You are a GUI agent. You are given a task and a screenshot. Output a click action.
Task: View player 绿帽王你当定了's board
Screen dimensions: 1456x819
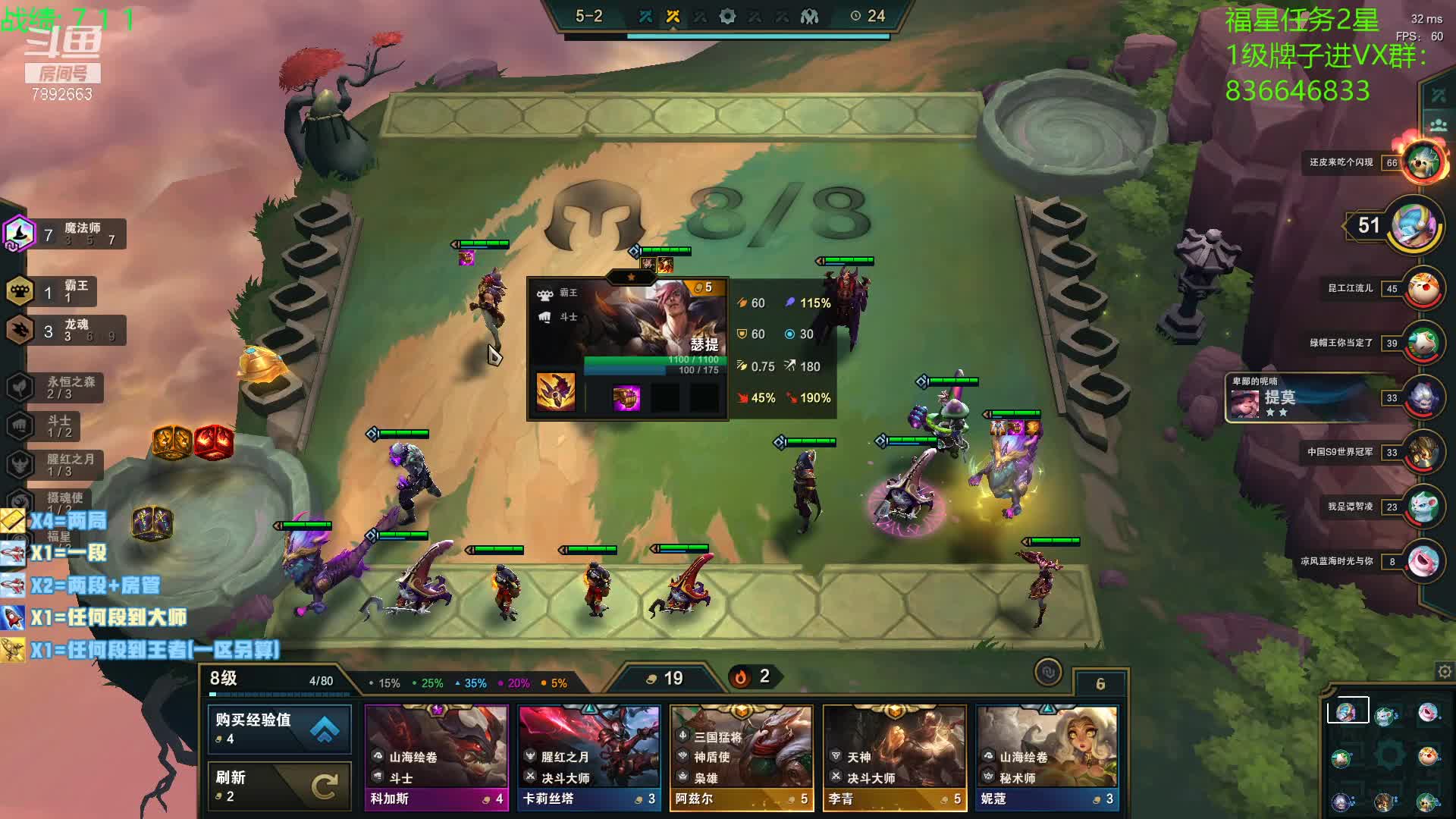click(x=1423, y=344)
